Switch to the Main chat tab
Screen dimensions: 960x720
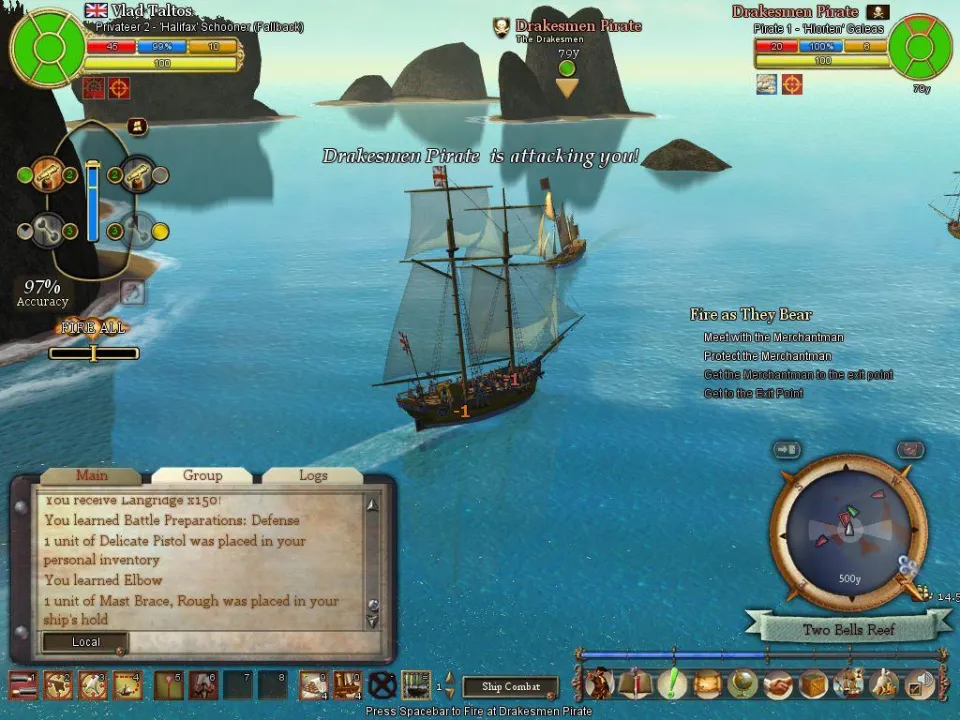click(x=92, y=476)
